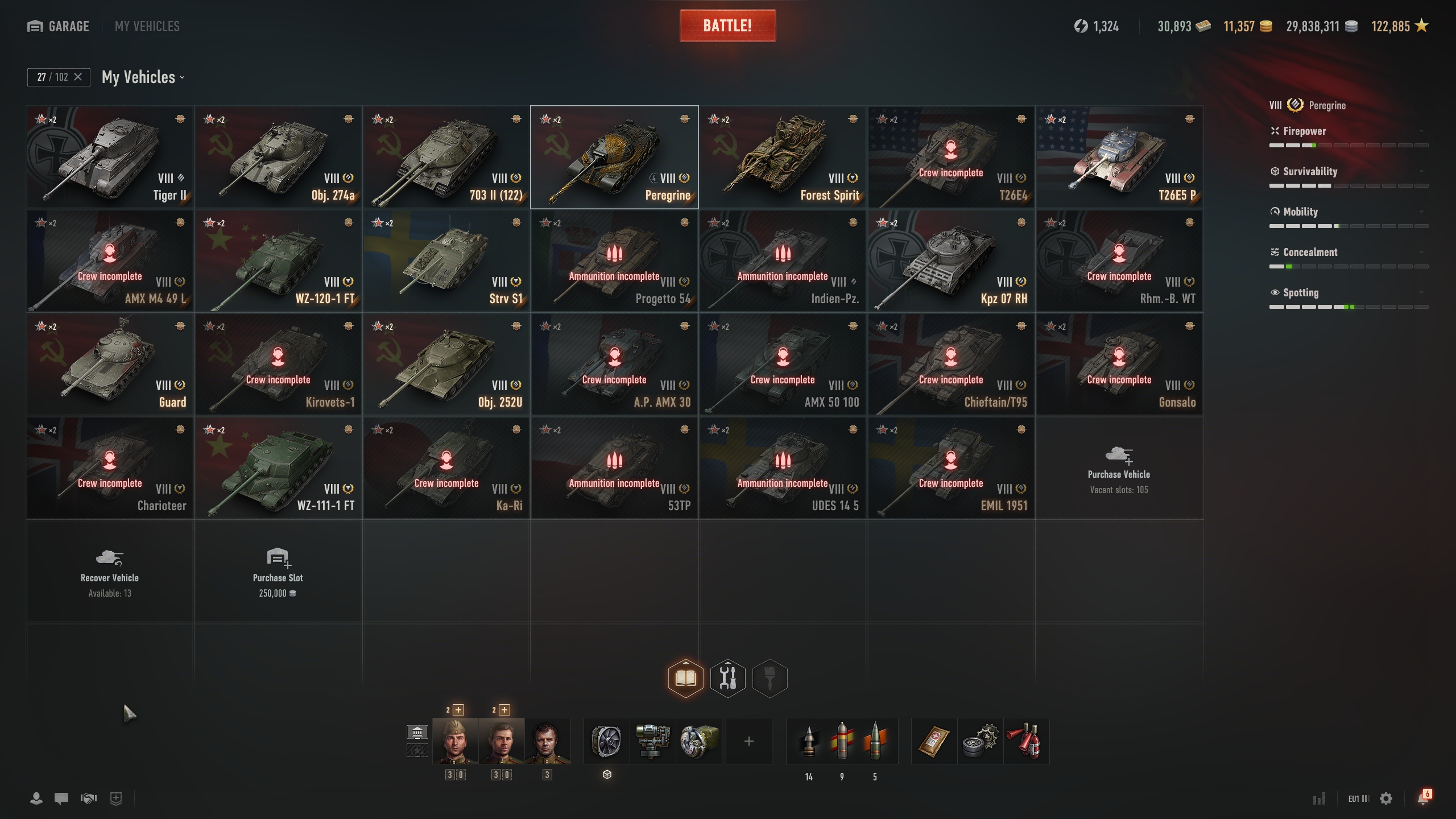Pick the WZ-111-1 FT vehicle
This screenshot has height=819, width=1456.
pyautogui.click(x=278, y=468)
